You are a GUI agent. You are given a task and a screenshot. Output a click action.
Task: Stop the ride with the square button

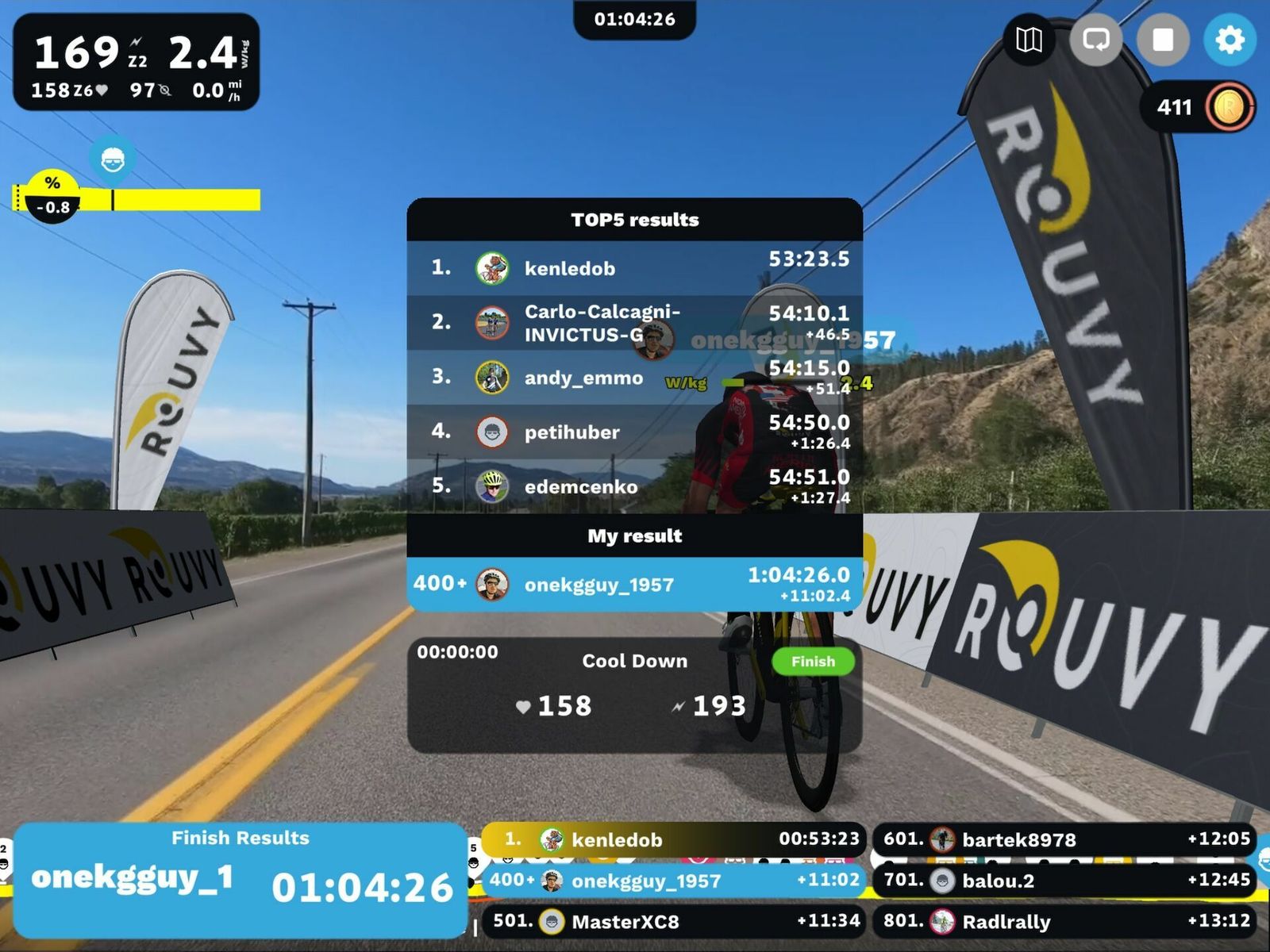[1162, 40]
